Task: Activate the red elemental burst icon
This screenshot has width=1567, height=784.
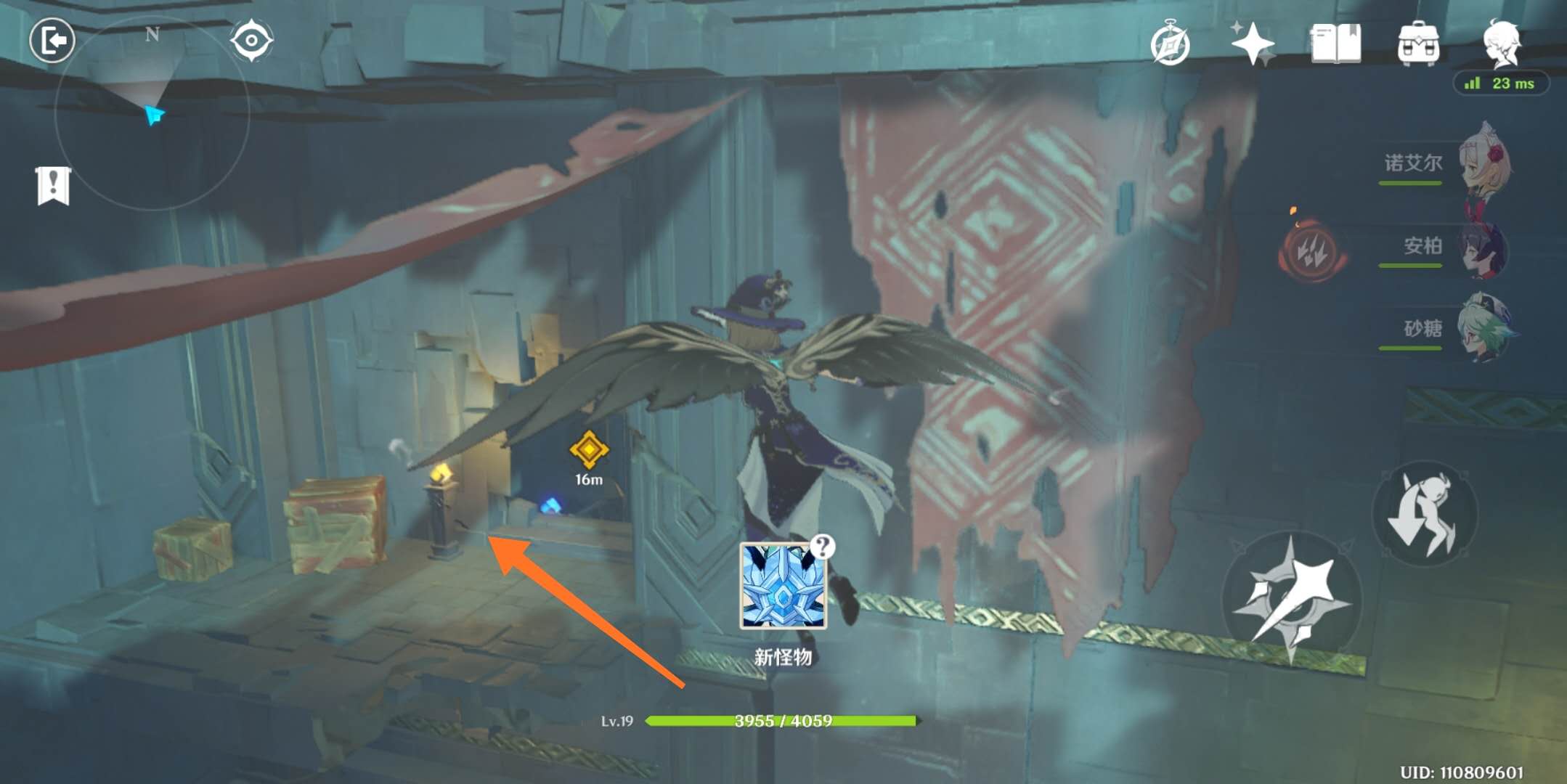Action: coord(1312,251)
